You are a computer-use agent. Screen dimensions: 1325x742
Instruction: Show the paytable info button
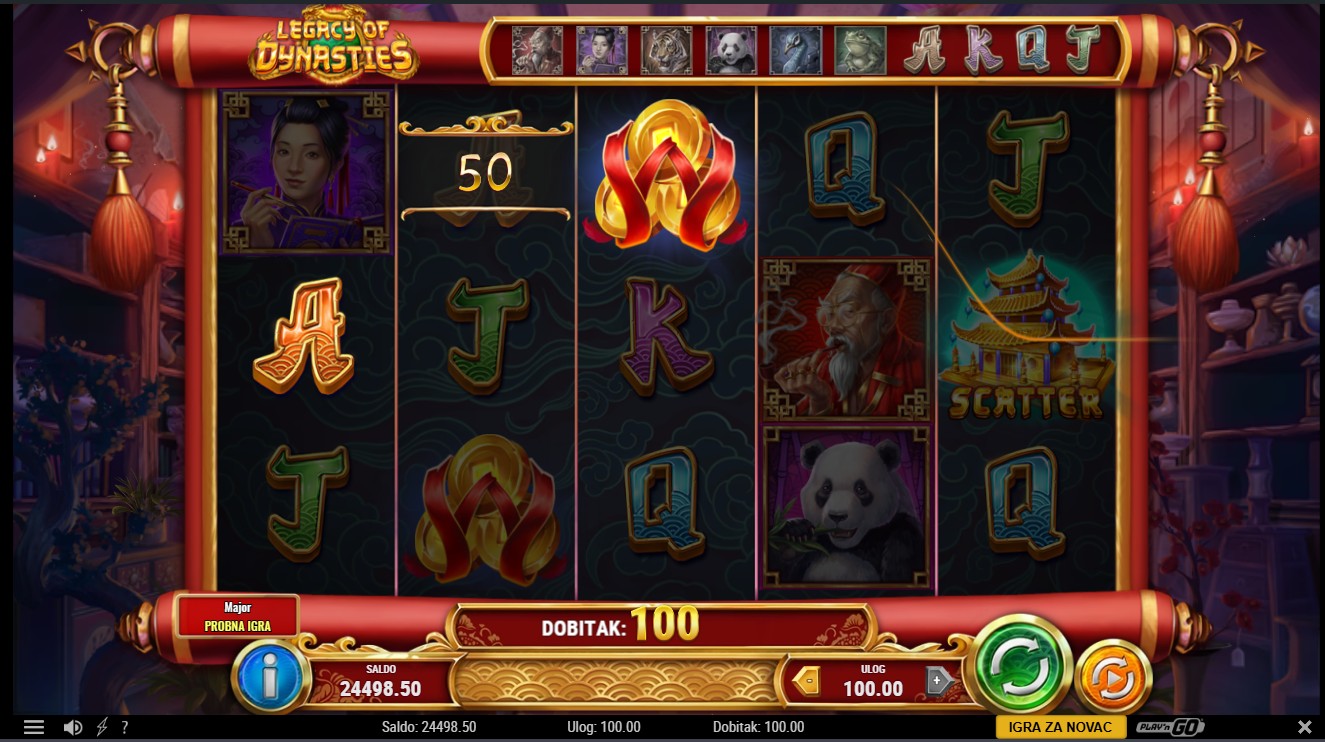click(269, 677)
